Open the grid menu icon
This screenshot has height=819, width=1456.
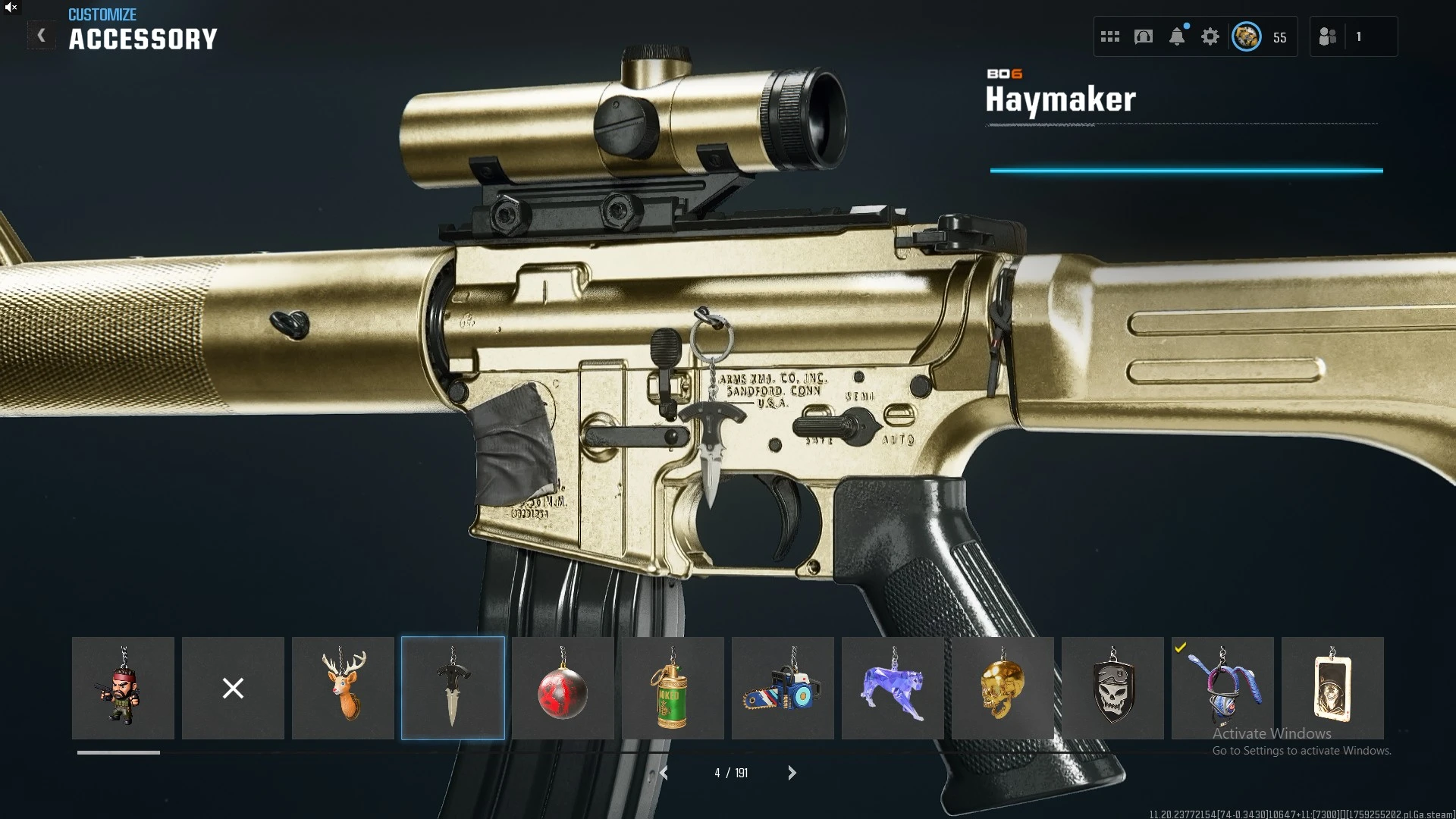[1110, 36]
